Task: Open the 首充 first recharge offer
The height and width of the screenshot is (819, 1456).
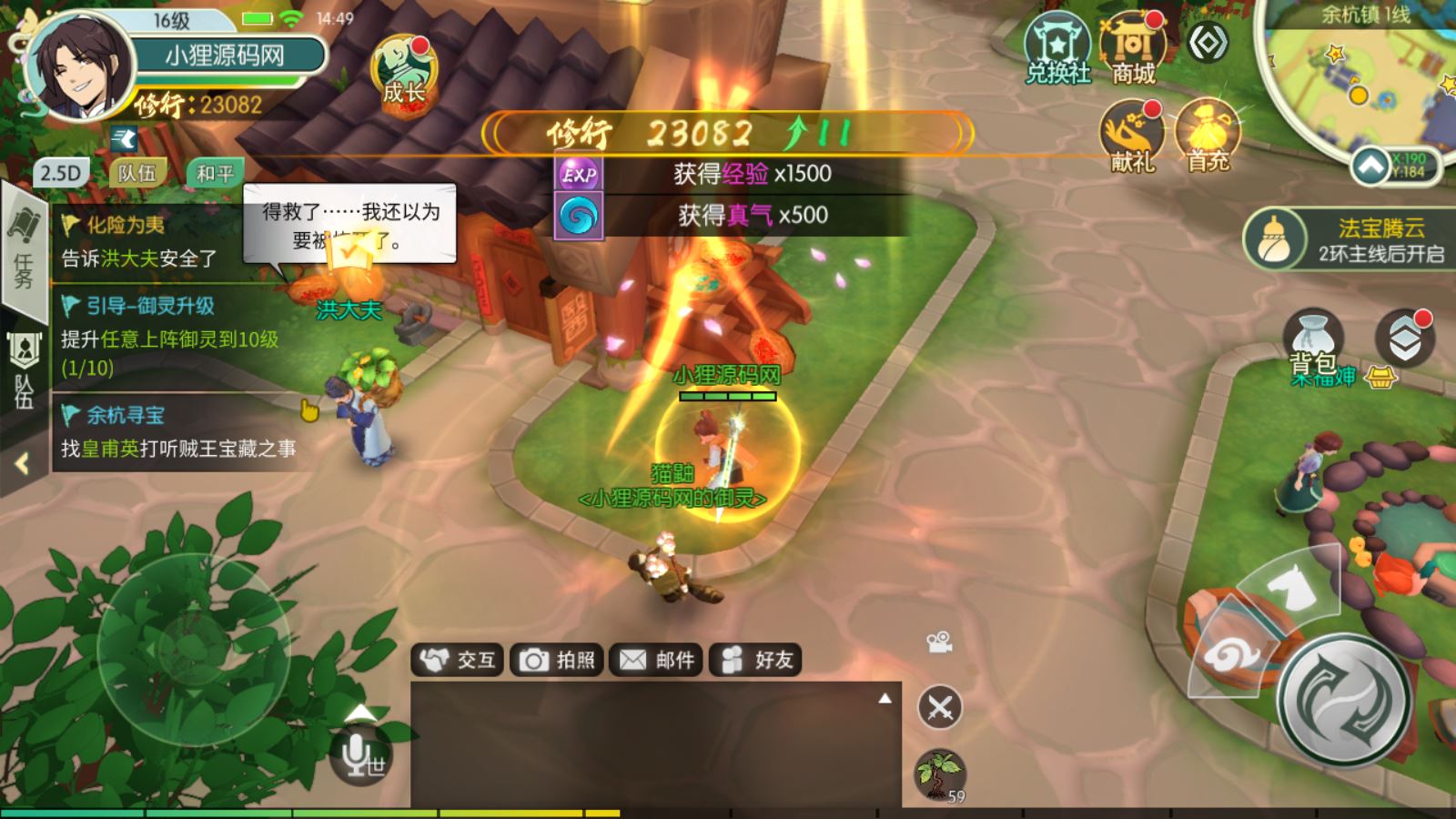Action: click(1208, 136)
